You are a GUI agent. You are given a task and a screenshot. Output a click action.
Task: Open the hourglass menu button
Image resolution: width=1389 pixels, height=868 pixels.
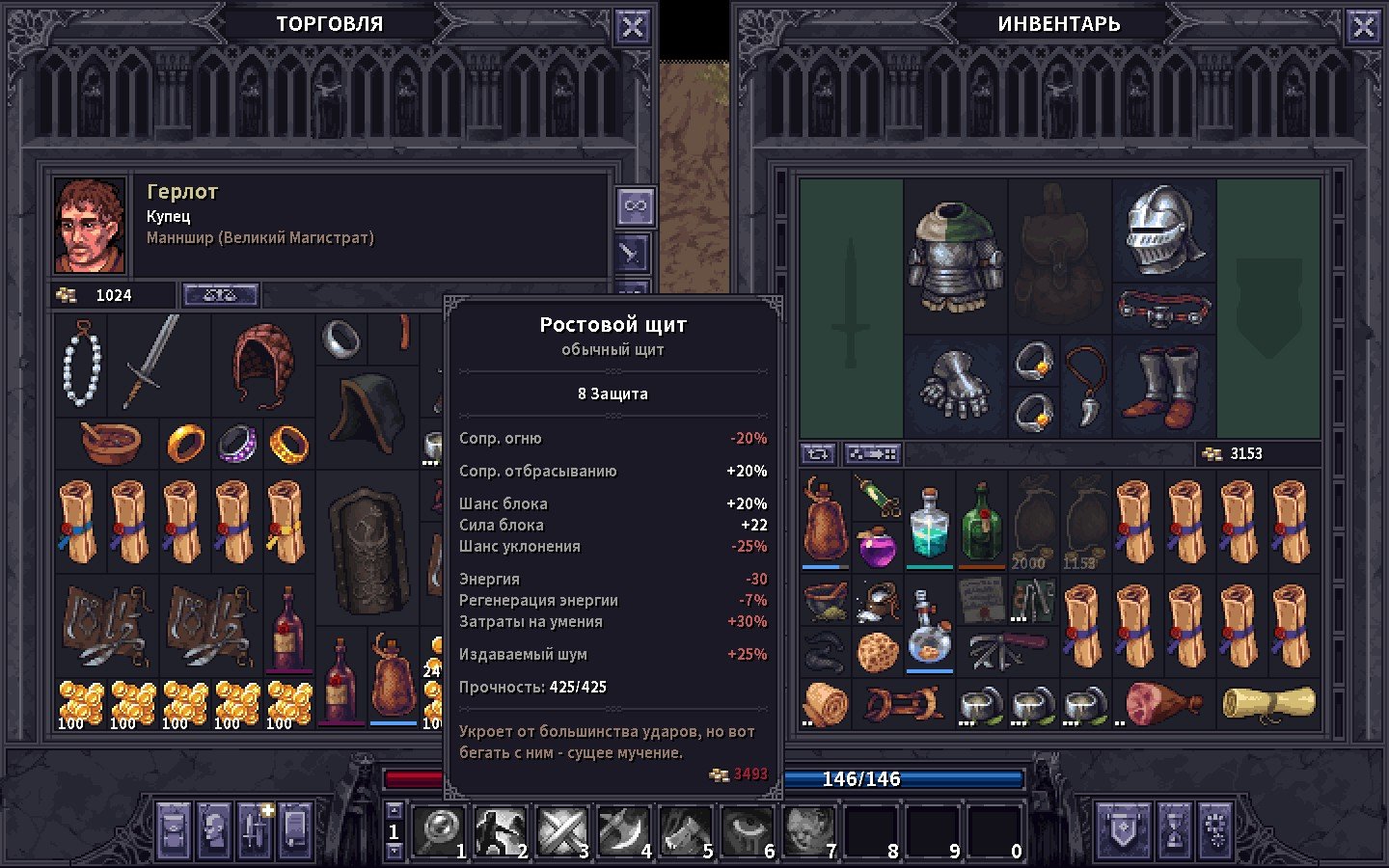coord(1174,829)
